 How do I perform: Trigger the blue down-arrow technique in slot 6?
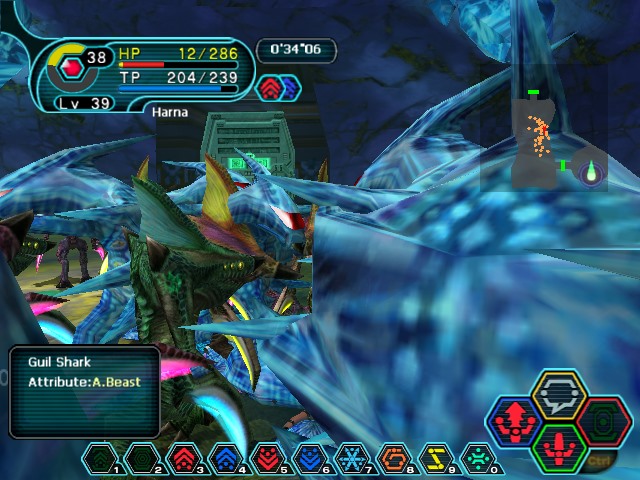pos(303,458)
